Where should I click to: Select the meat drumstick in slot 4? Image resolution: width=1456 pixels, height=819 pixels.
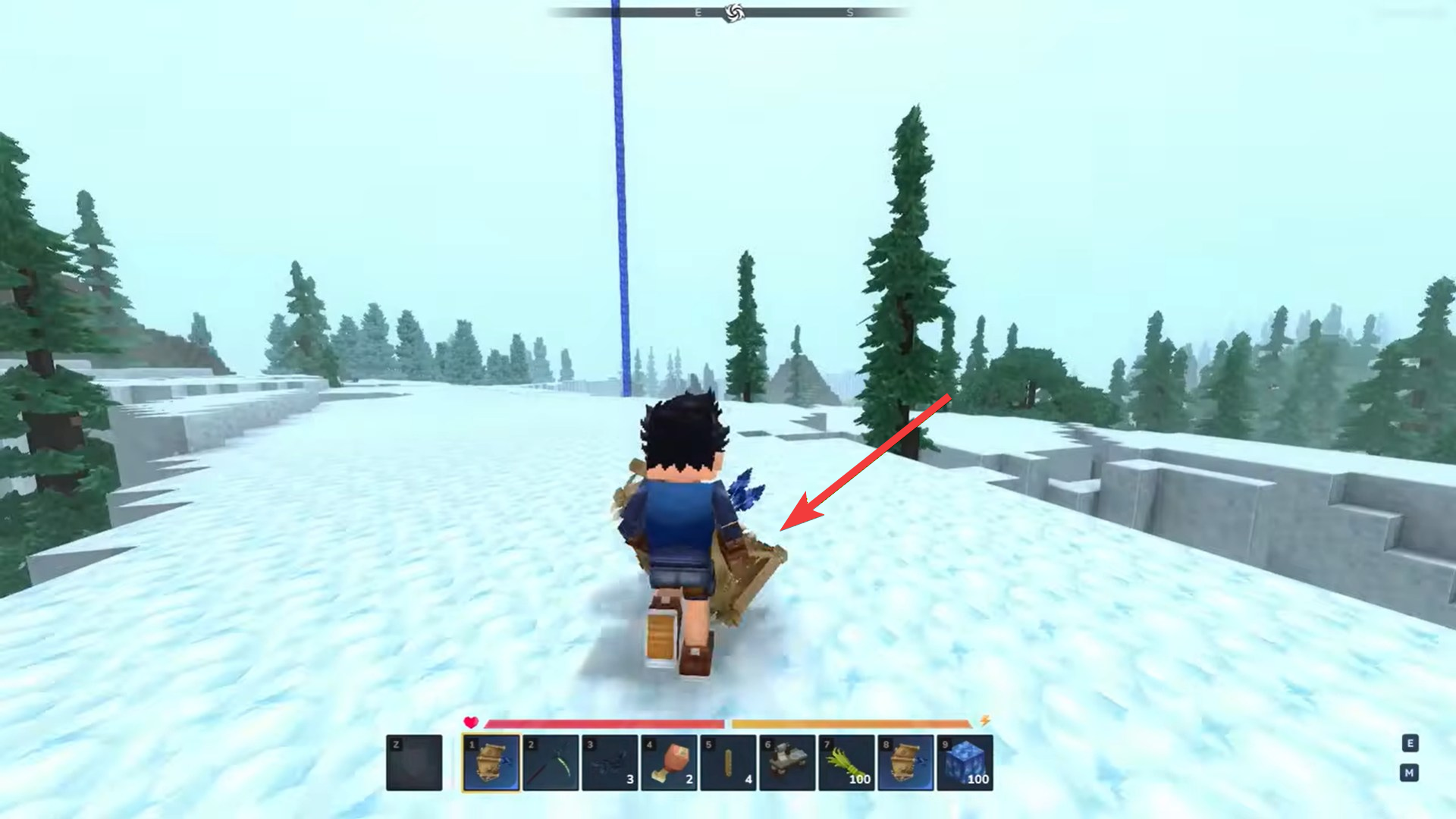(669, 762)
